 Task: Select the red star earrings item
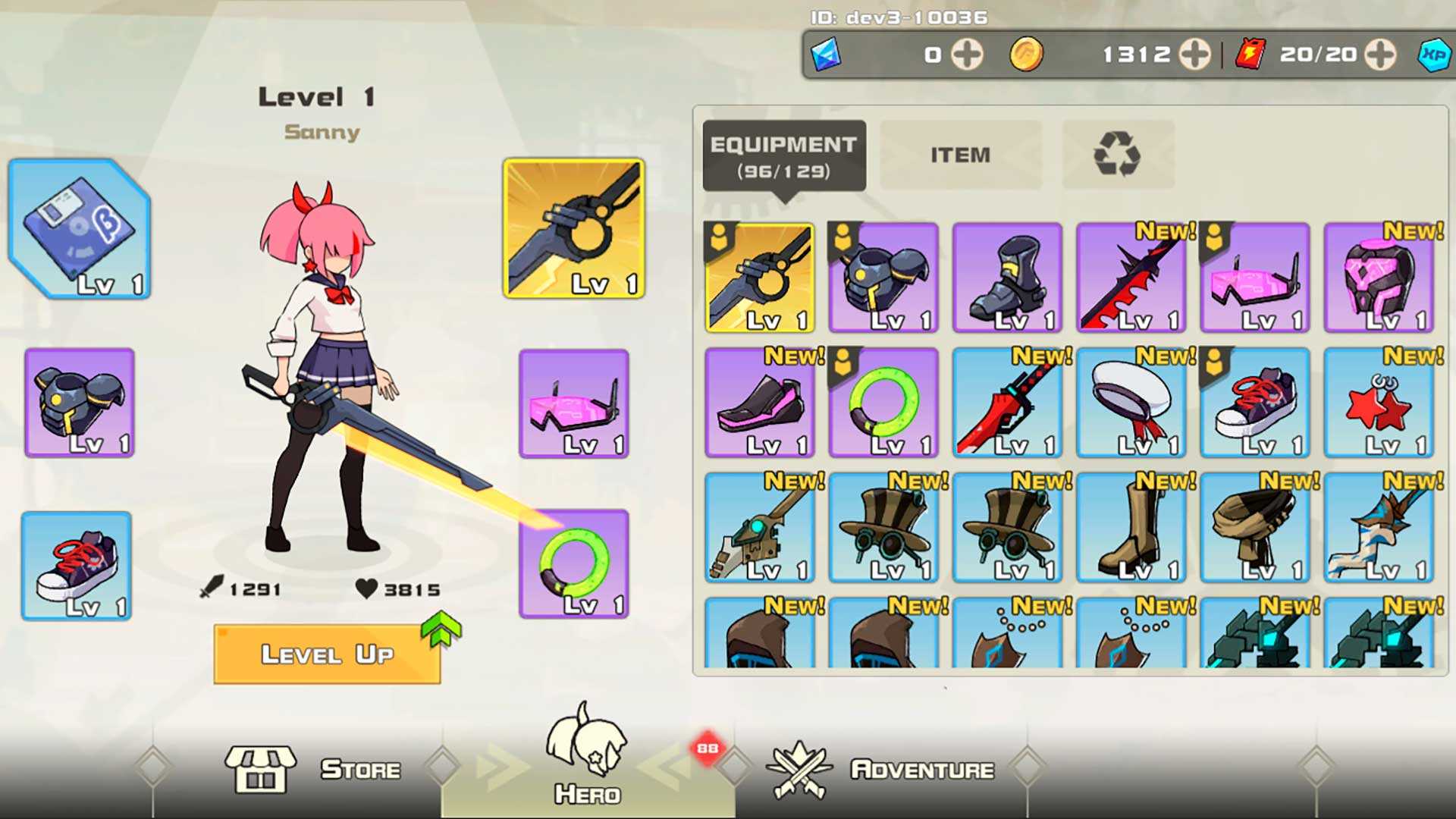coord(1379,403)
